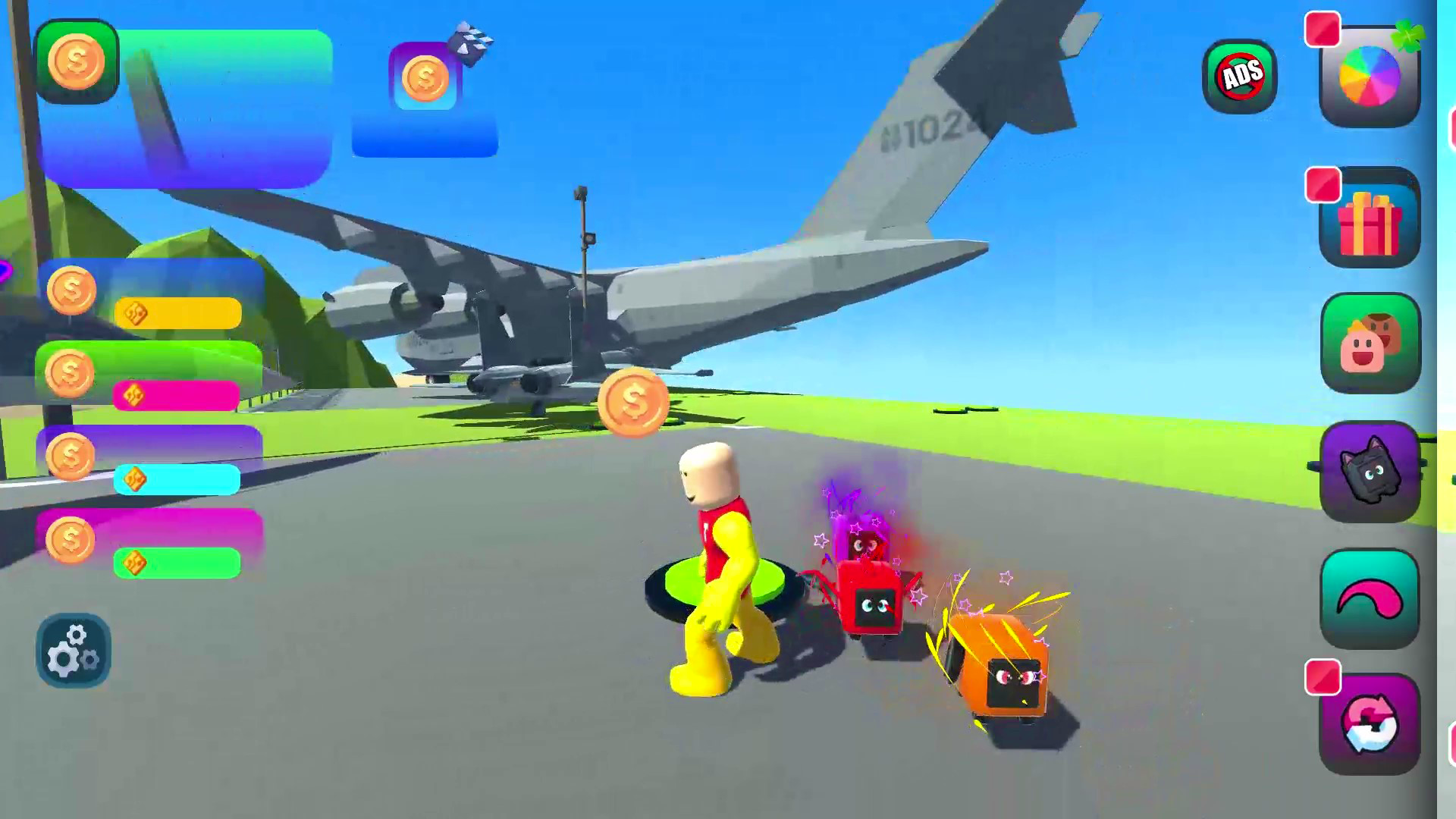Tap the coin icon on blue panel
The image size is (1456, 819).
point(424,80)
